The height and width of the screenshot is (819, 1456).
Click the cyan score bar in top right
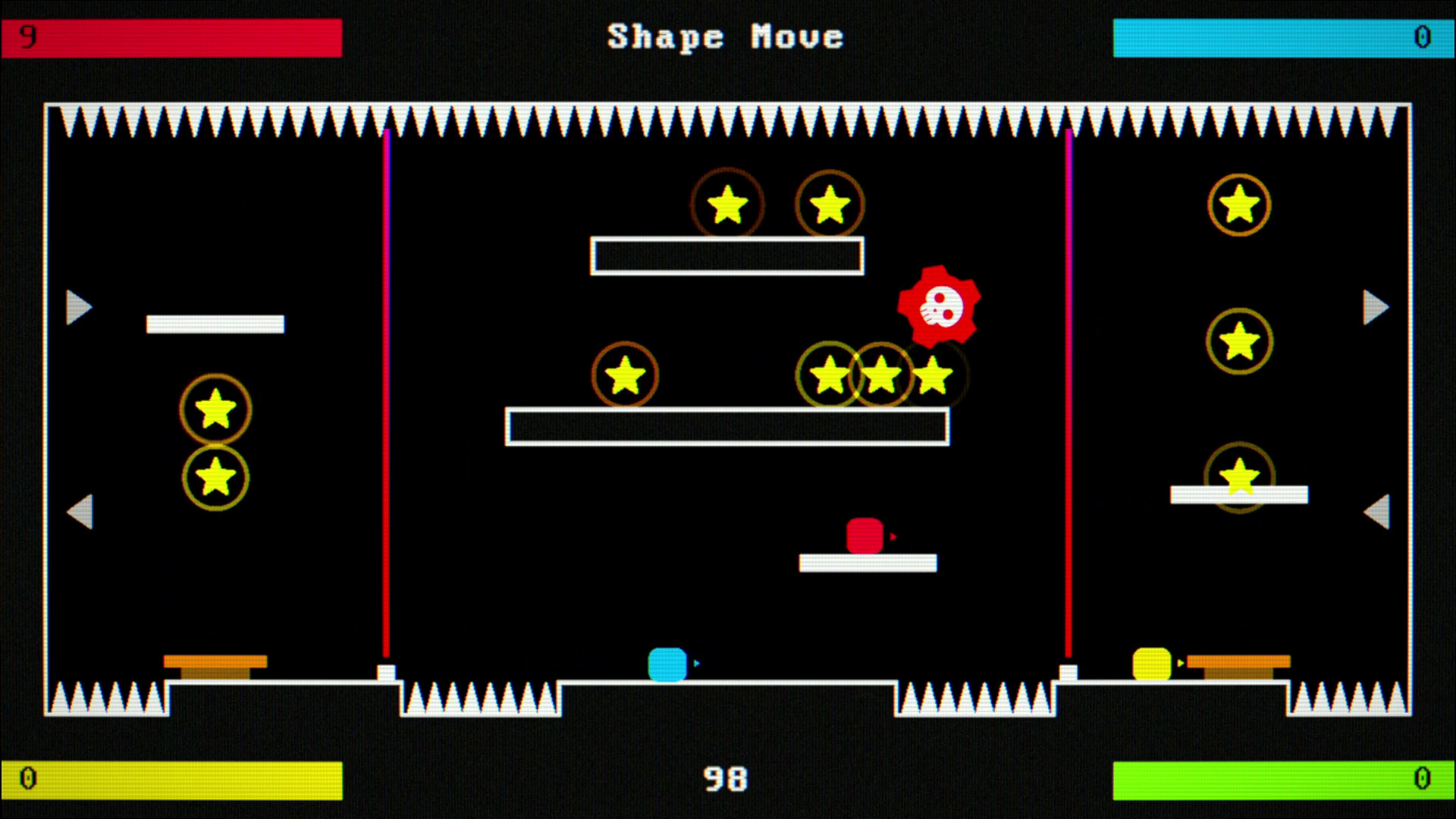(1285, 36)
